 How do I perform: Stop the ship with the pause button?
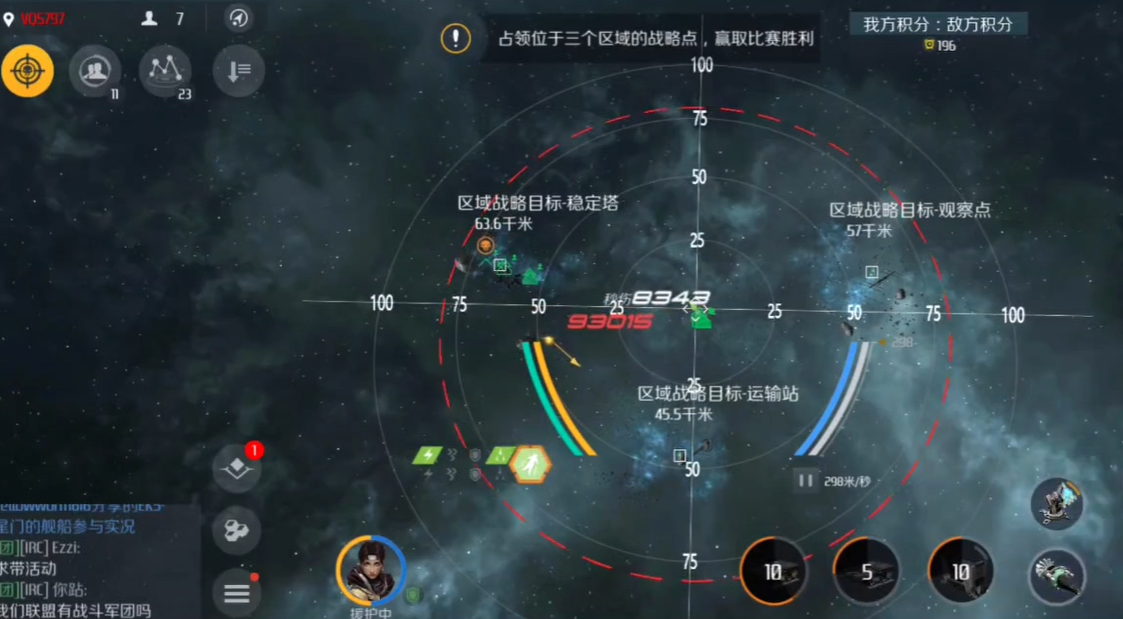[x=805, y=480]
